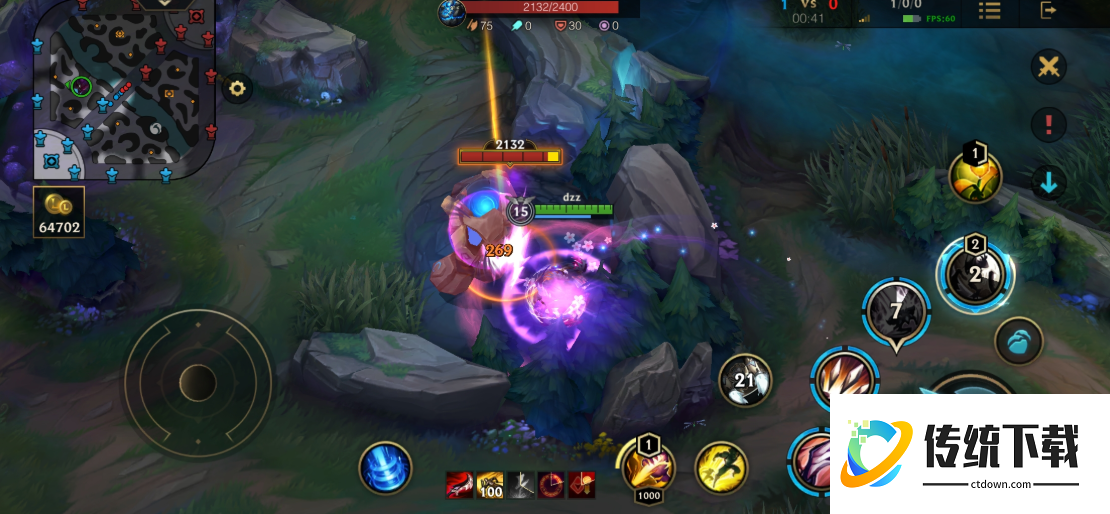The height and width of the screenshot is (514, 1110).
Task: Use the yellow honeyfruit plant item
Action: [x=975, y=178]
